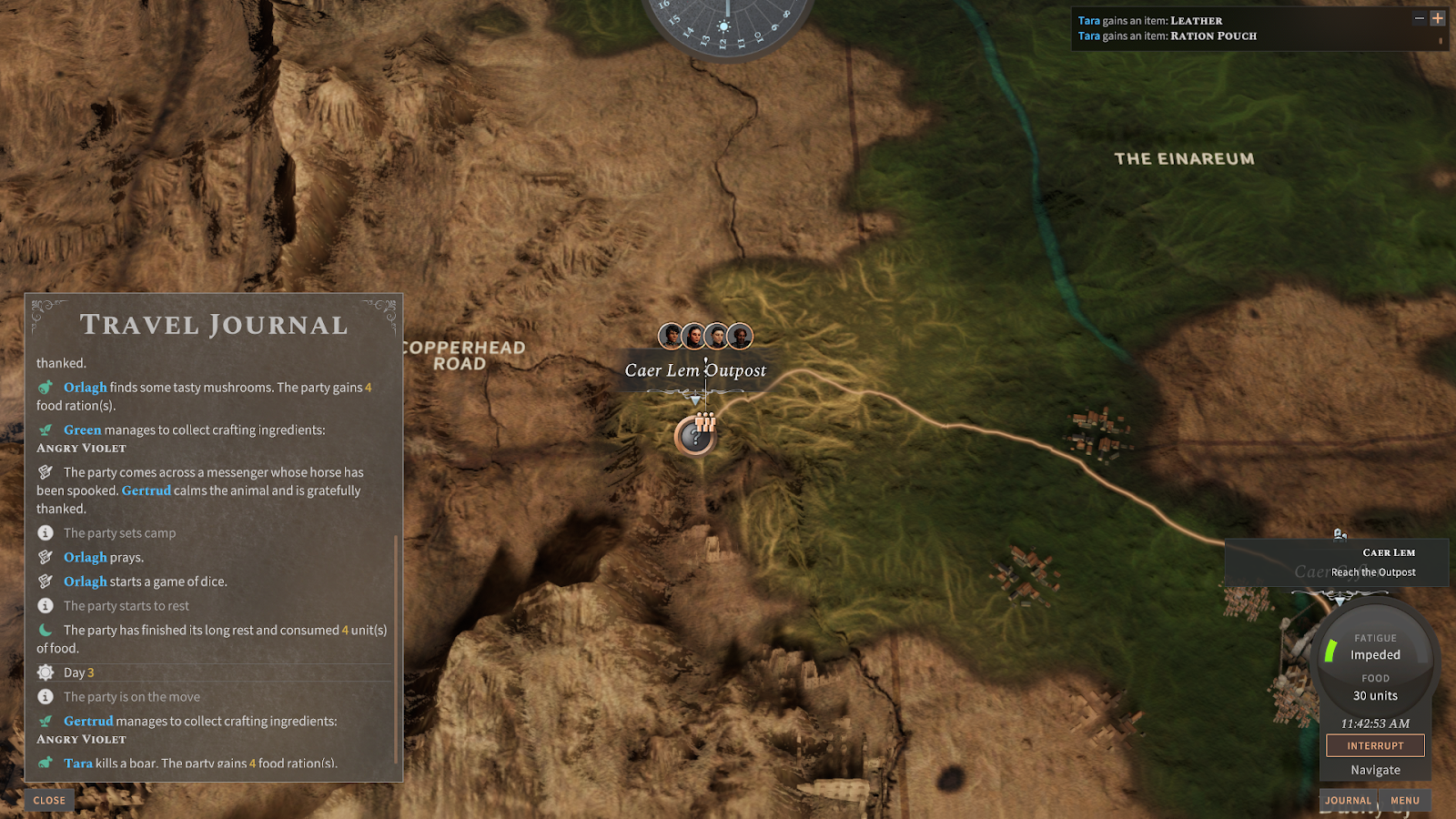Open the game Menu
The image size is (1456, 819).
[1404, 801]
